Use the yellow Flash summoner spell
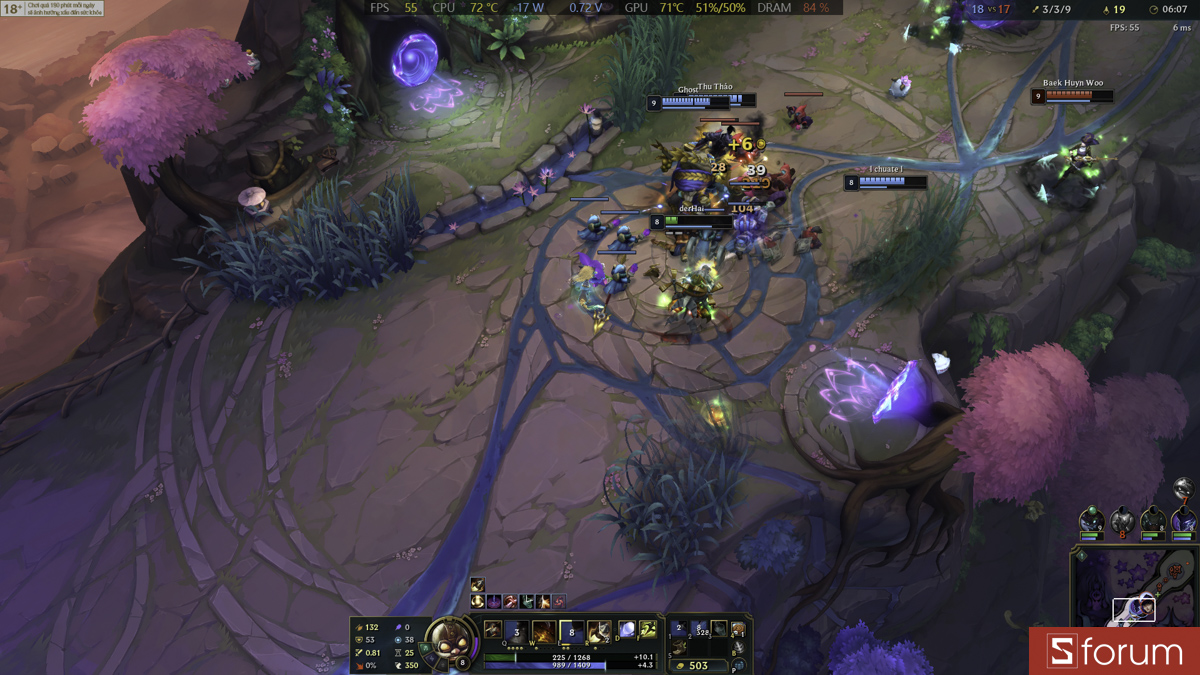1200x675 pixels. coord(648,630)
